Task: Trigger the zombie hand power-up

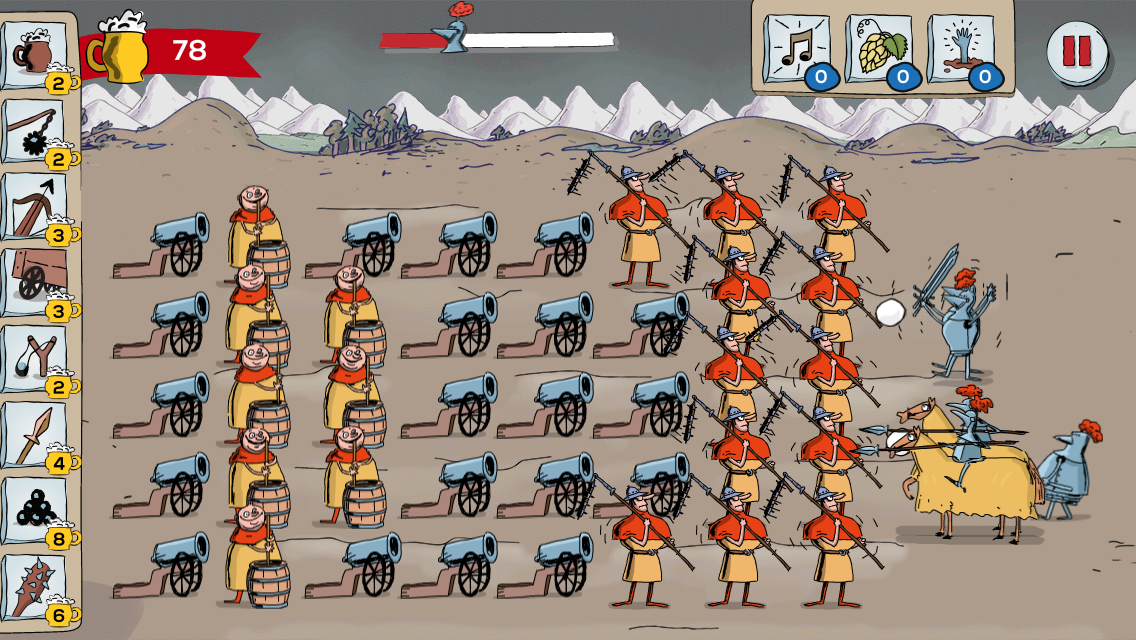Action: tap(960, 49)
